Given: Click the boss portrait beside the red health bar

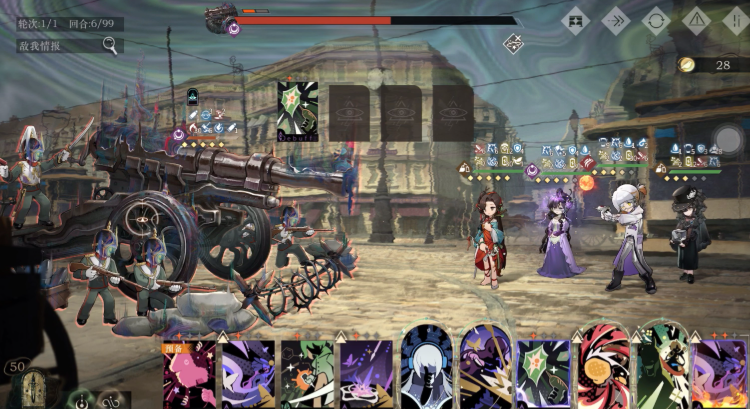Looking at the screenshot, I should [x=221, y=18].
